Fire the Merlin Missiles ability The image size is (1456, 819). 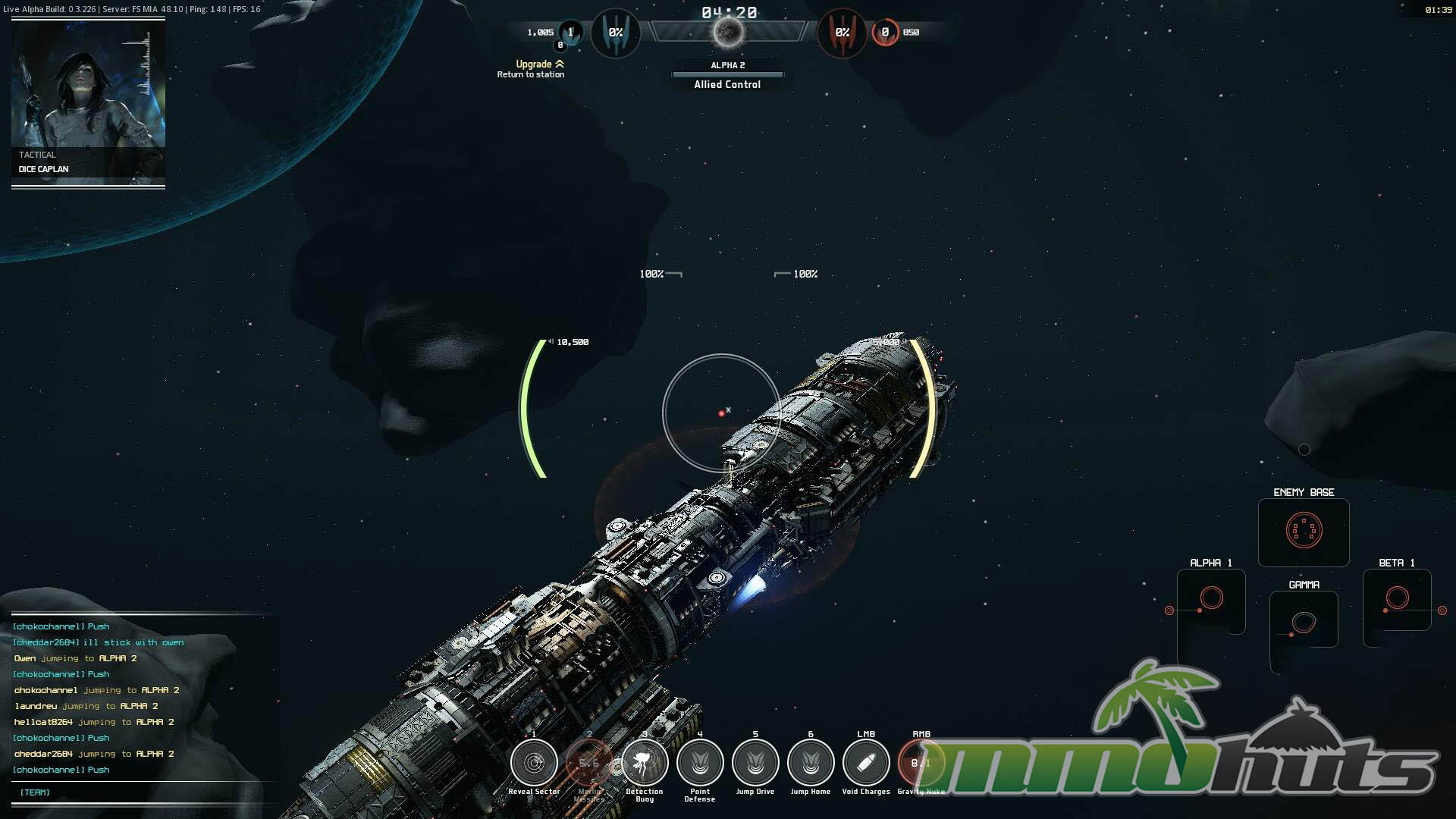(x=589, y=763)
